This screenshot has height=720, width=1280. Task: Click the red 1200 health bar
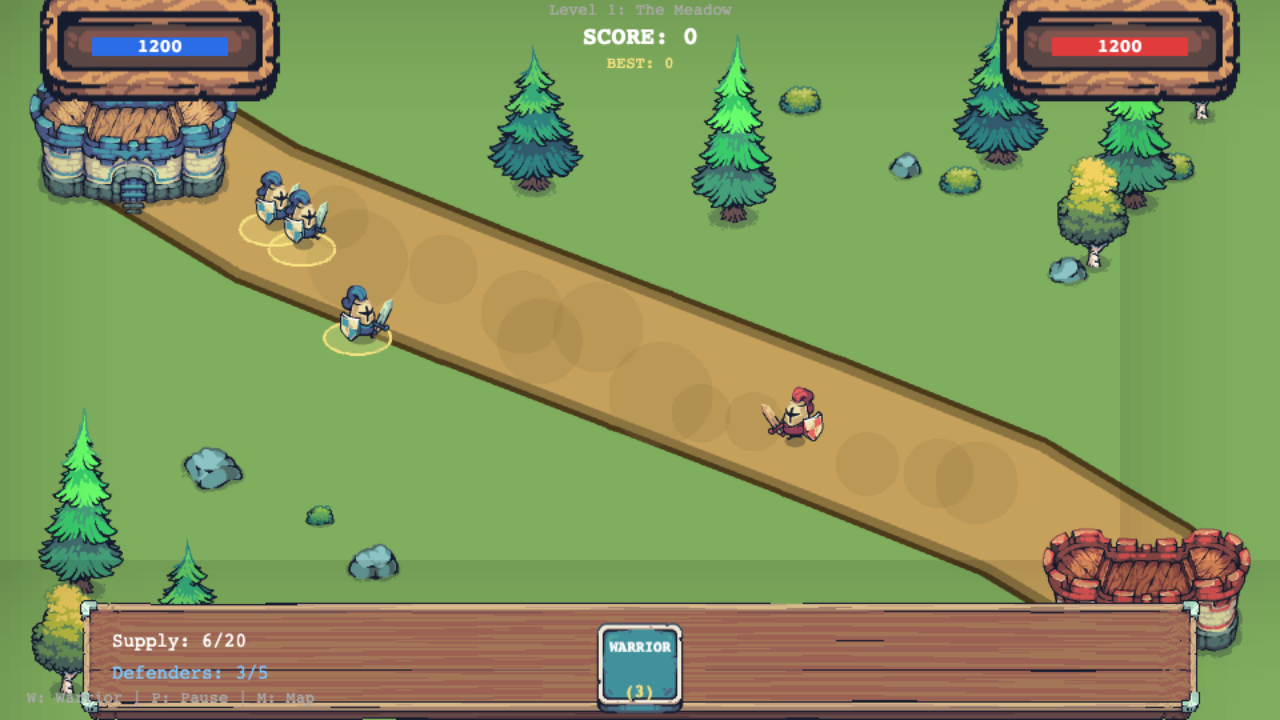[x=1120, y=45]
